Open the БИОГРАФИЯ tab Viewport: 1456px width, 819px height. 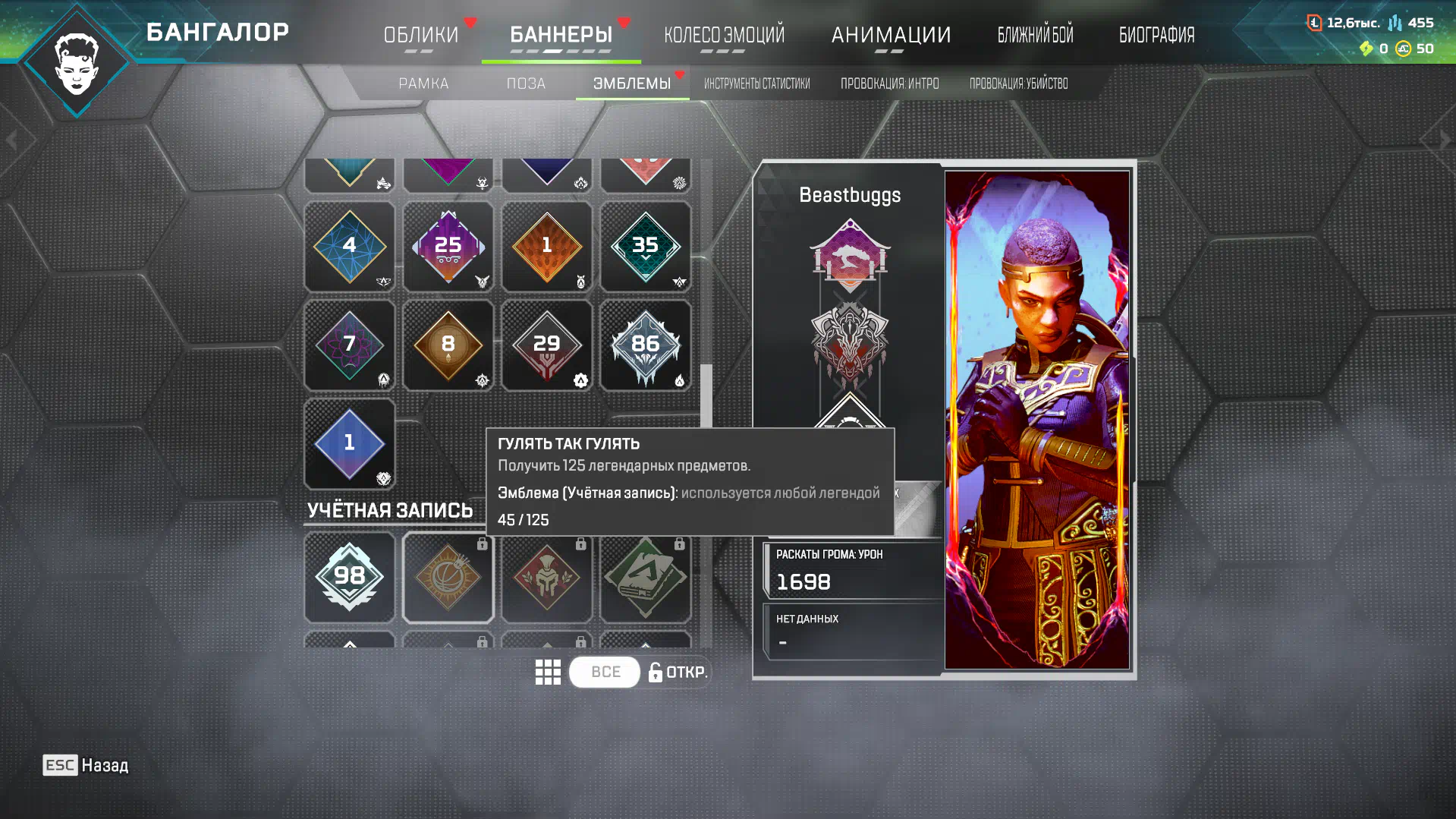click(1156, 35)
